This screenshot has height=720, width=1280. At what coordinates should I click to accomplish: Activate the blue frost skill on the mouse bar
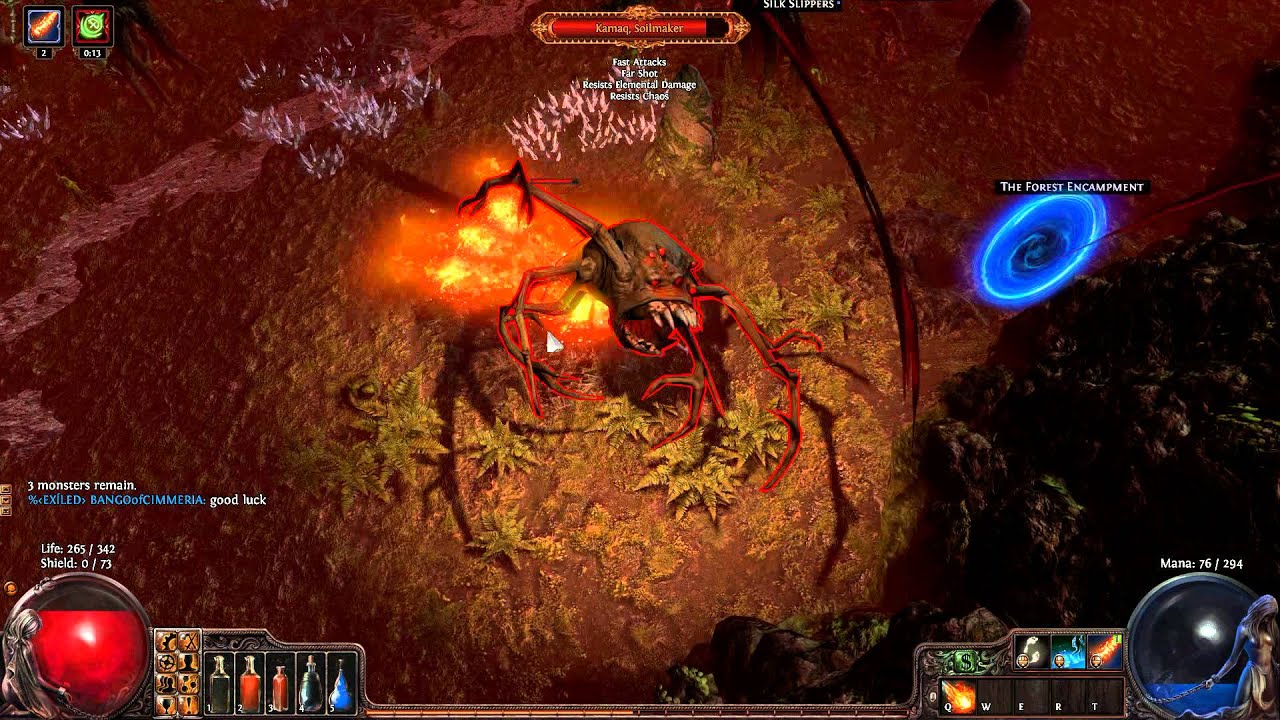pyautogui.click(x=1067, y=651)
